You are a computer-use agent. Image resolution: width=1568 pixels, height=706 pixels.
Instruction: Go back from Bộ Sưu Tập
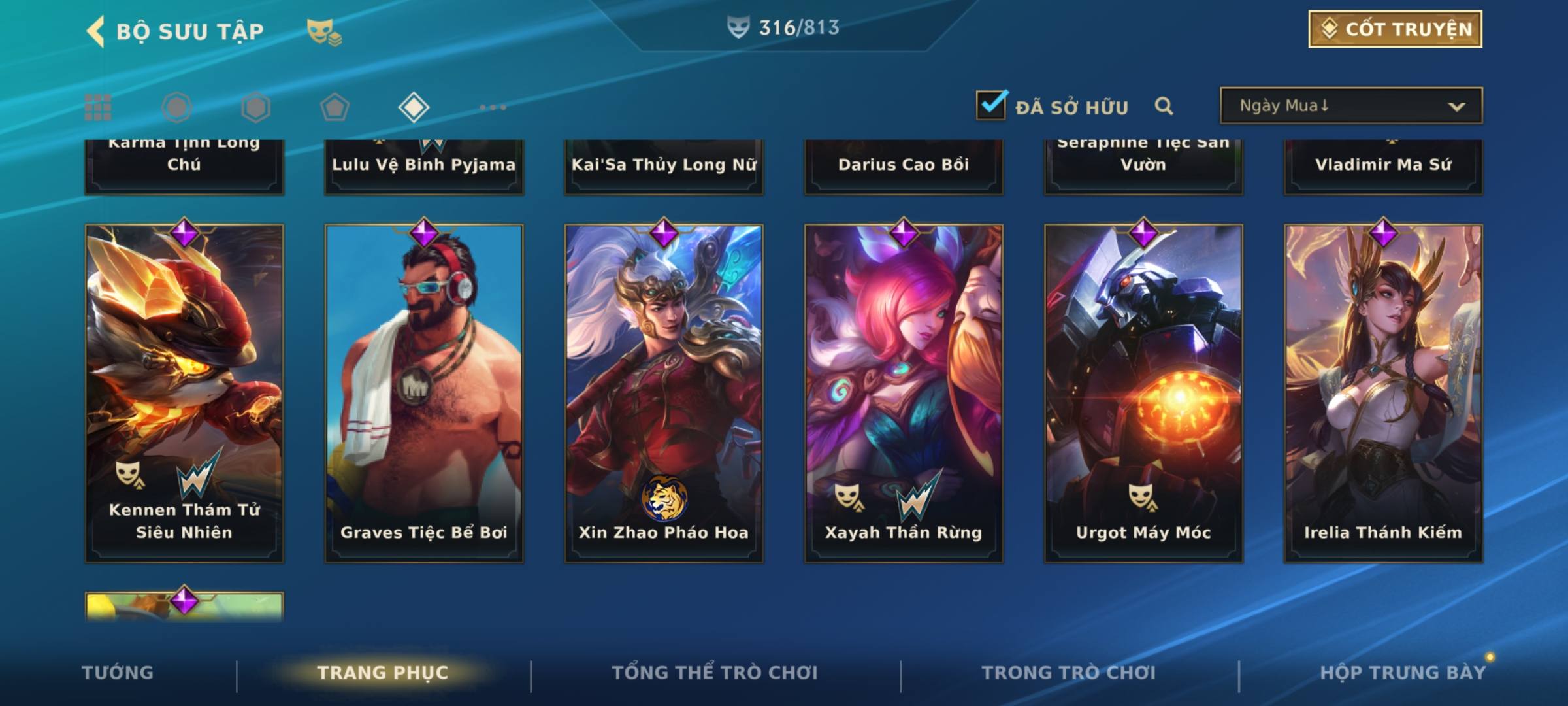coord(96,31)
